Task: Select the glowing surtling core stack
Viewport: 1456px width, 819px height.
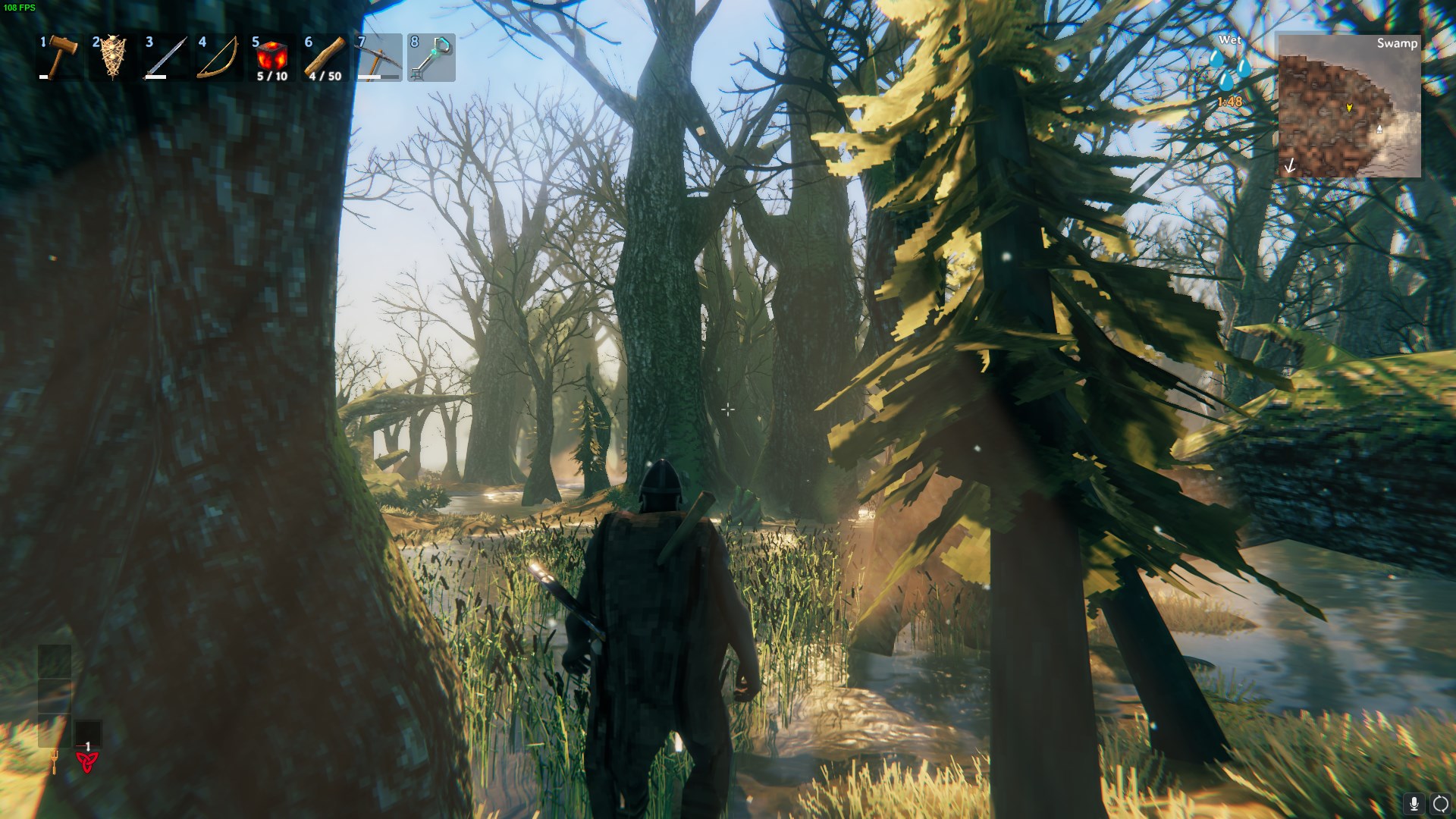Action: pyautogui.click(x=271, y=58)
